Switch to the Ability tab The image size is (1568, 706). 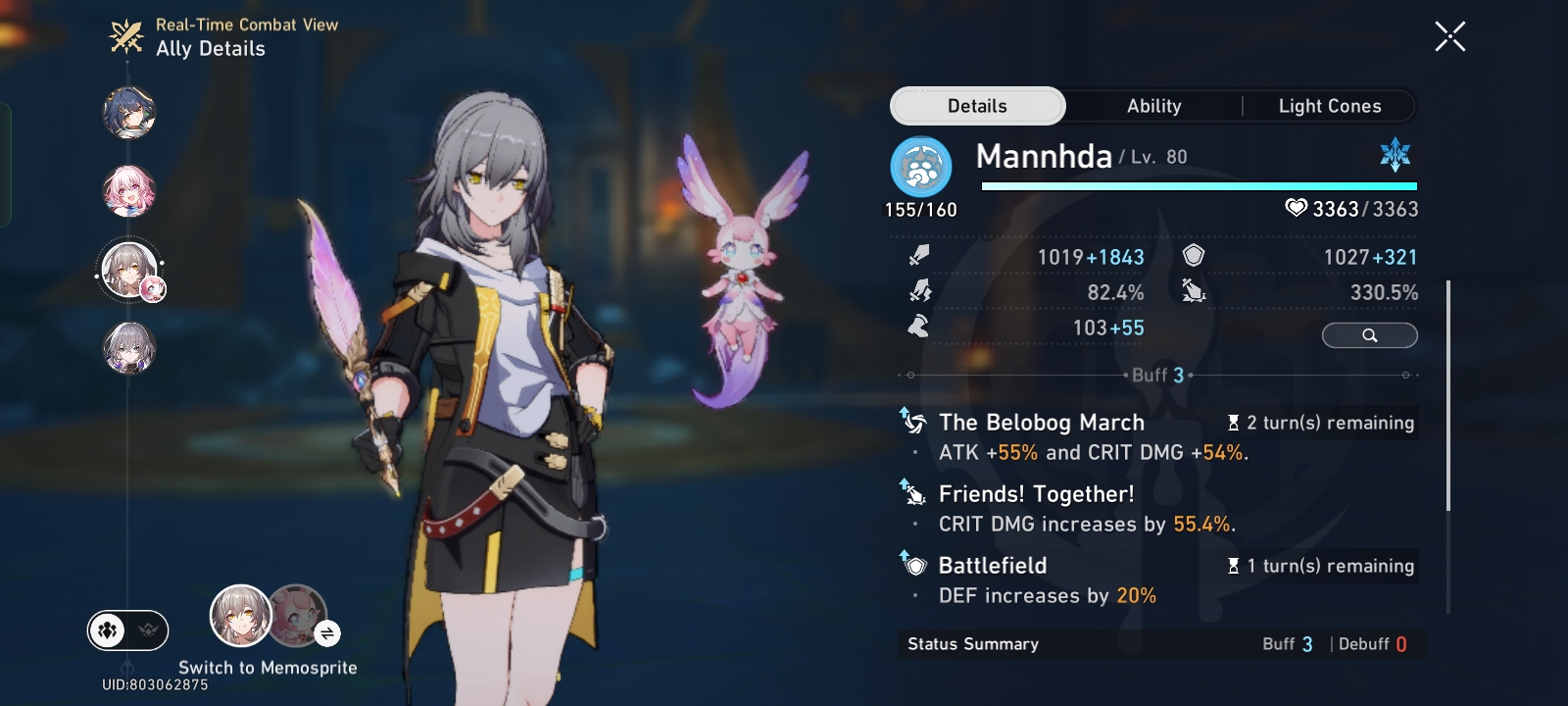(x=1153, y=106)
